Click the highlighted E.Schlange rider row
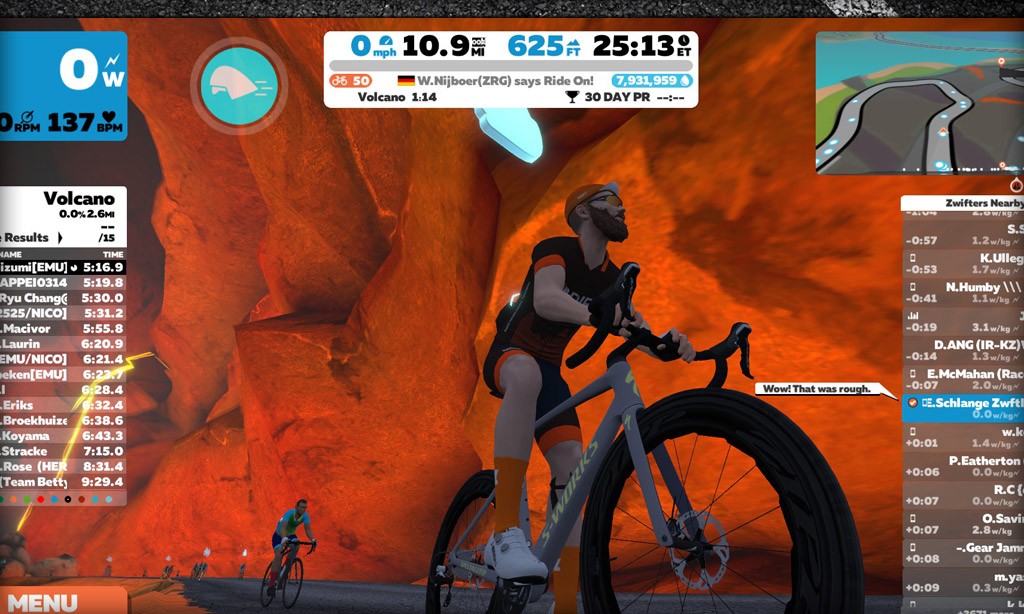 click(963, 407)
